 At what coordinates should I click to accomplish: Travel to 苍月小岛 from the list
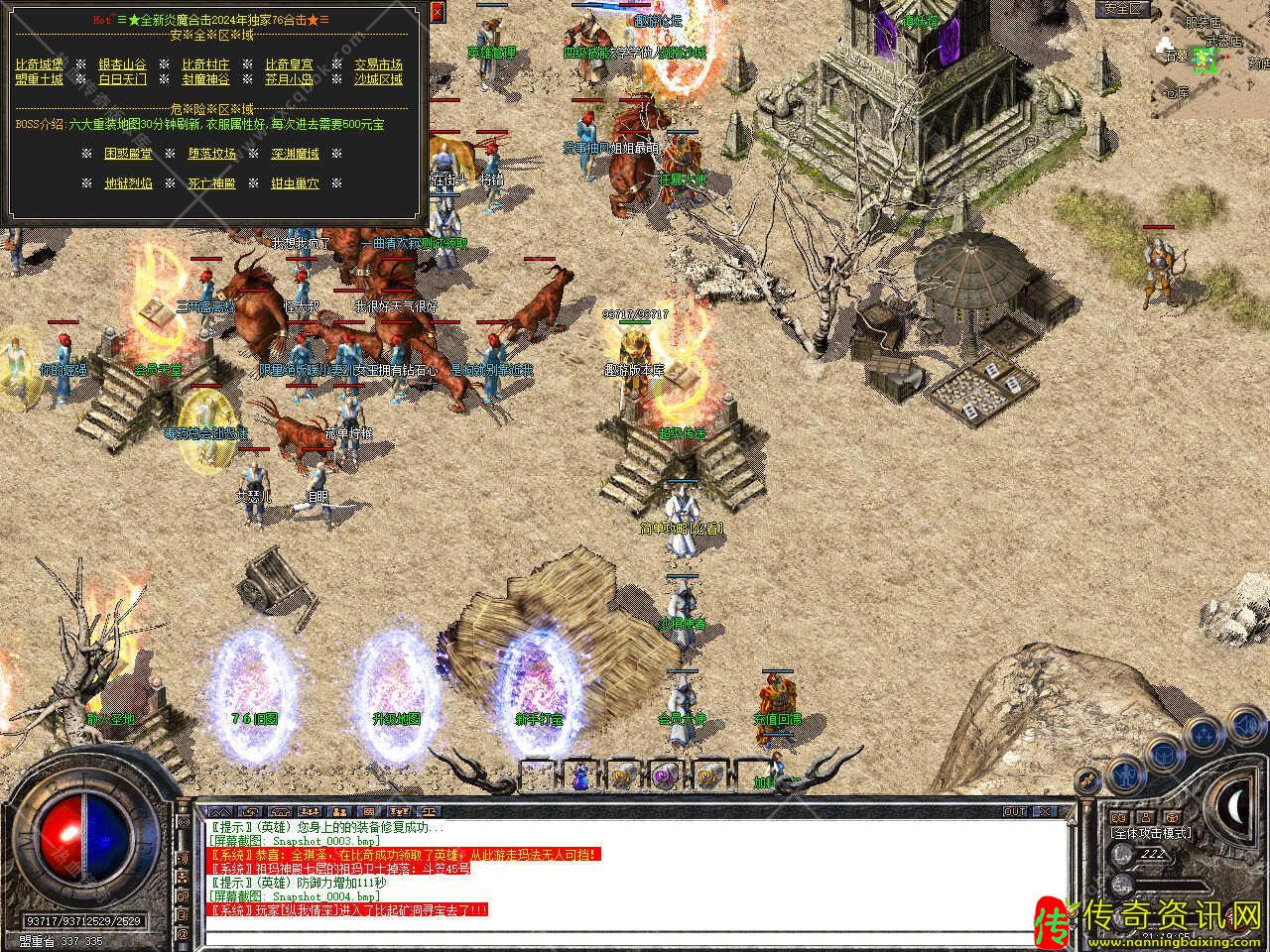289,79
